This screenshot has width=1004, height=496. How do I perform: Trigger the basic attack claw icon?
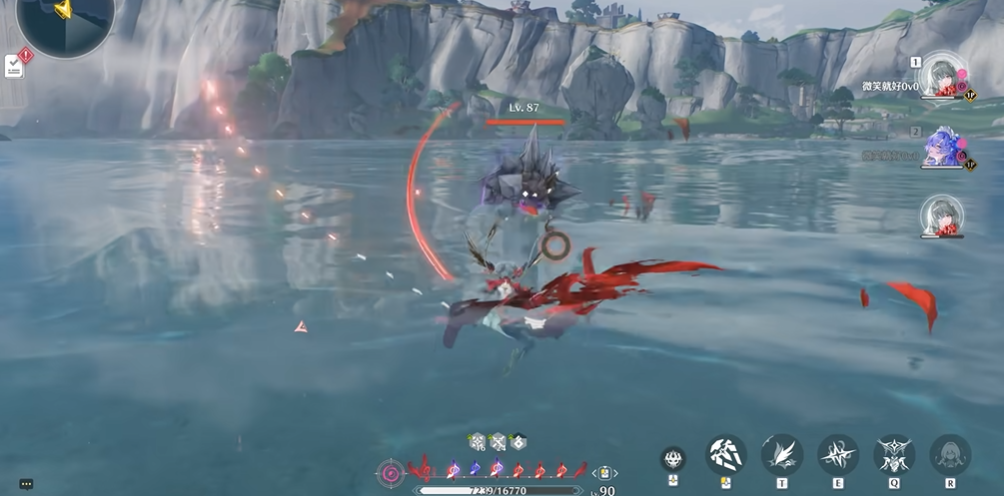tap(727, 455)
